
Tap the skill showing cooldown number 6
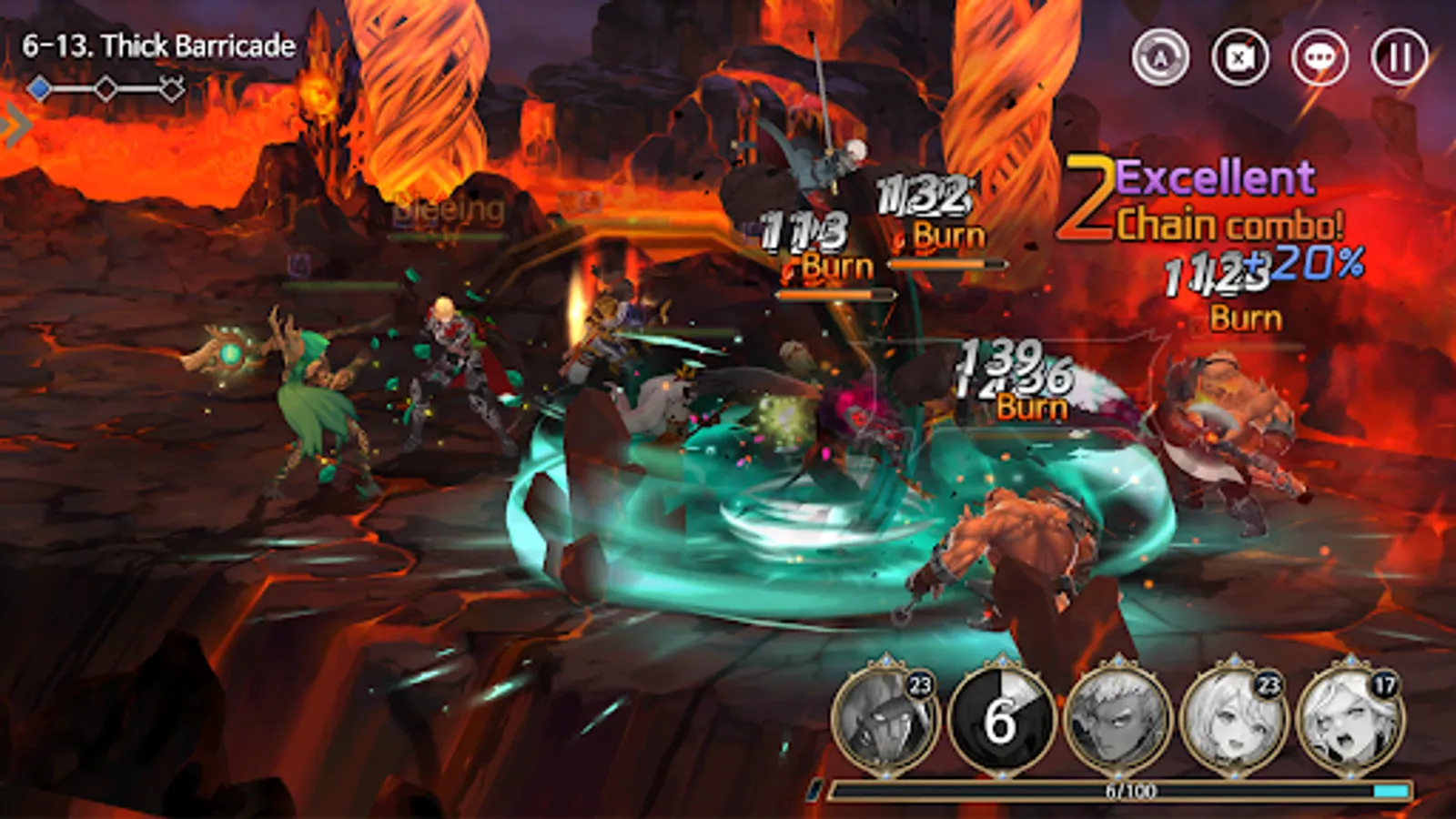coord(1001,719)
